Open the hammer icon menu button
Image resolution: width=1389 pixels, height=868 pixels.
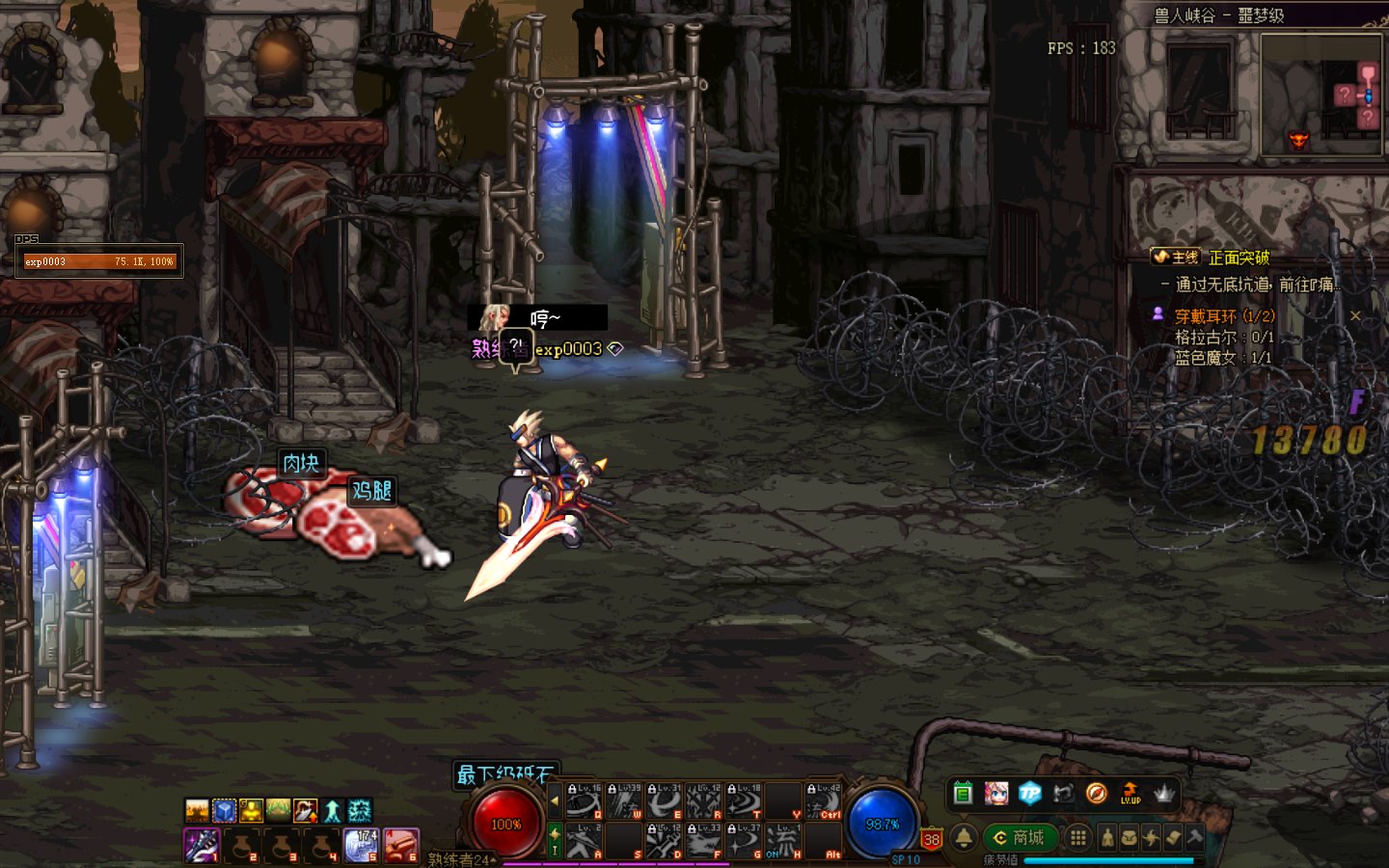tap(1195, 837)
